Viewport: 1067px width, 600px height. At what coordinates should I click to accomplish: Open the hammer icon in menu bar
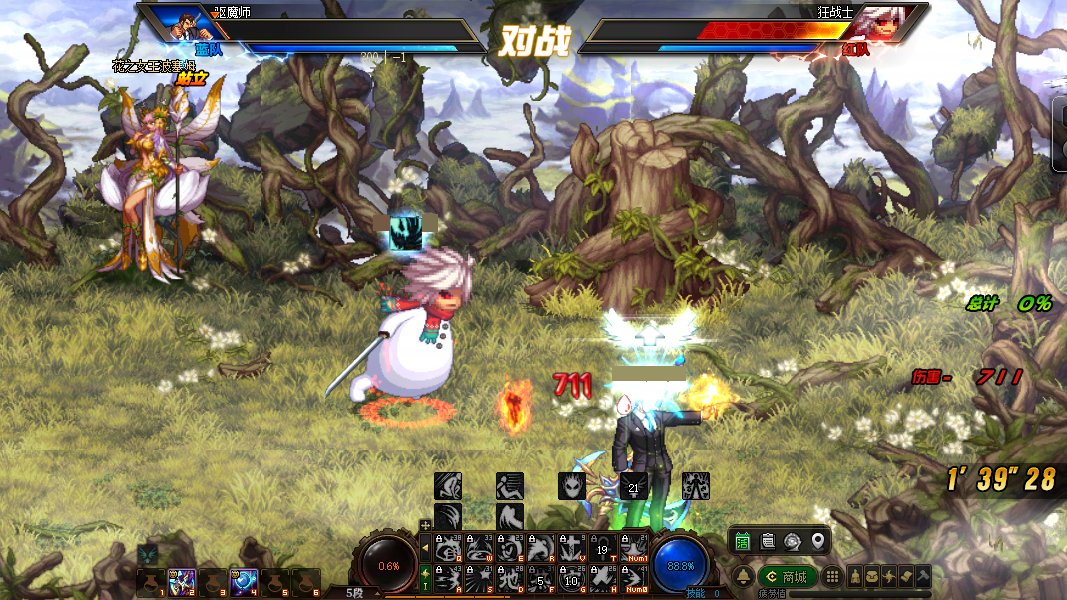point(922,577)
